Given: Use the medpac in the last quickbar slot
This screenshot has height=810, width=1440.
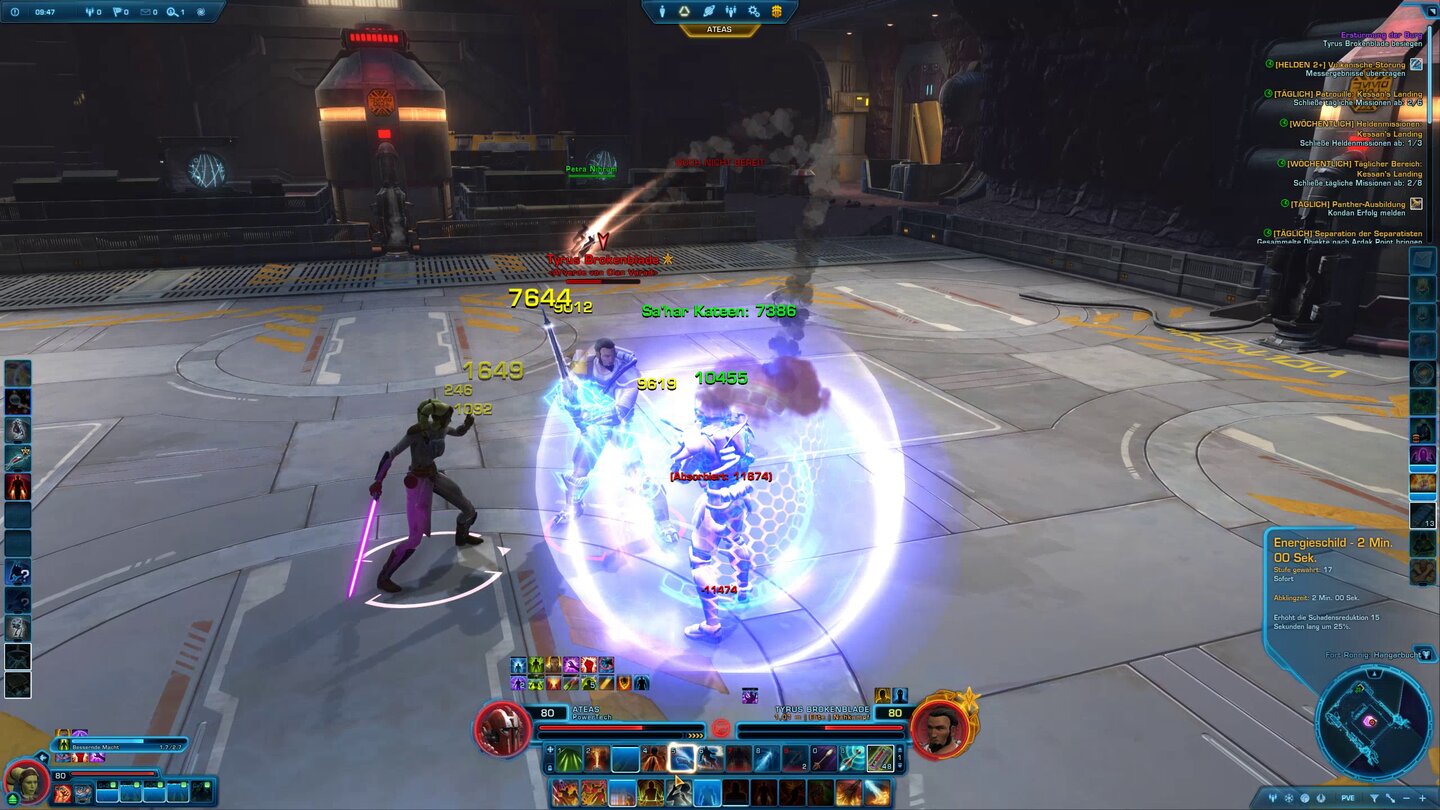Looking at the screenshot, I should point(879,758).
